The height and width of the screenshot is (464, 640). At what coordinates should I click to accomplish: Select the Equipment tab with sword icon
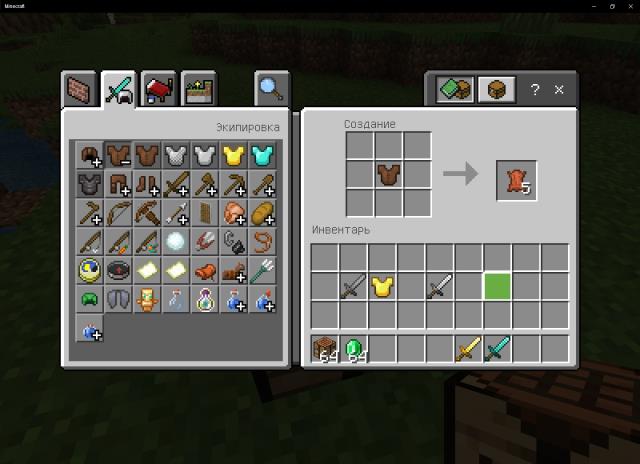click(118, 89)
